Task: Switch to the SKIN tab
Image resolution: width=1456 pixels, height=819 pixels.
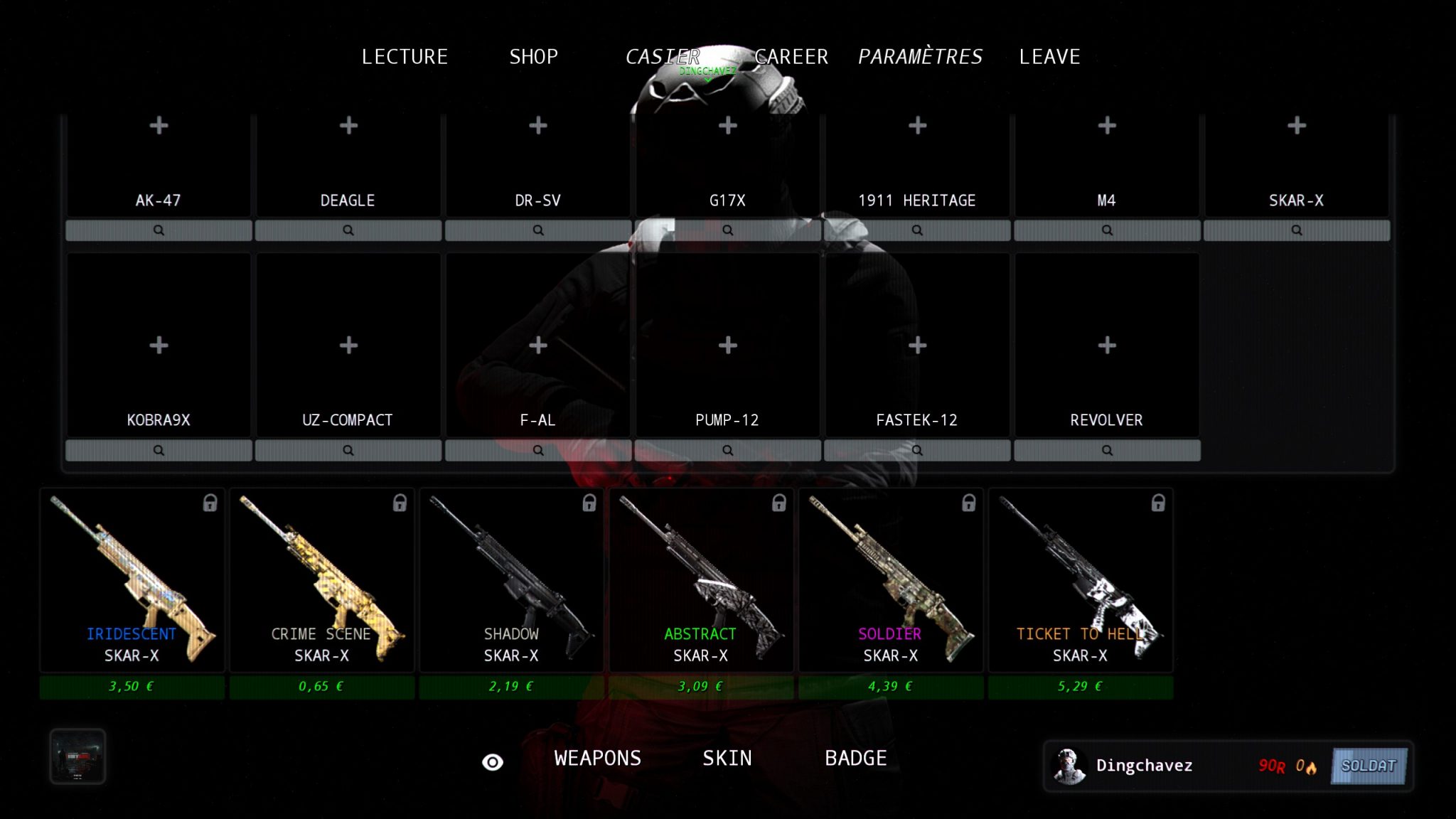Action: 727,759
